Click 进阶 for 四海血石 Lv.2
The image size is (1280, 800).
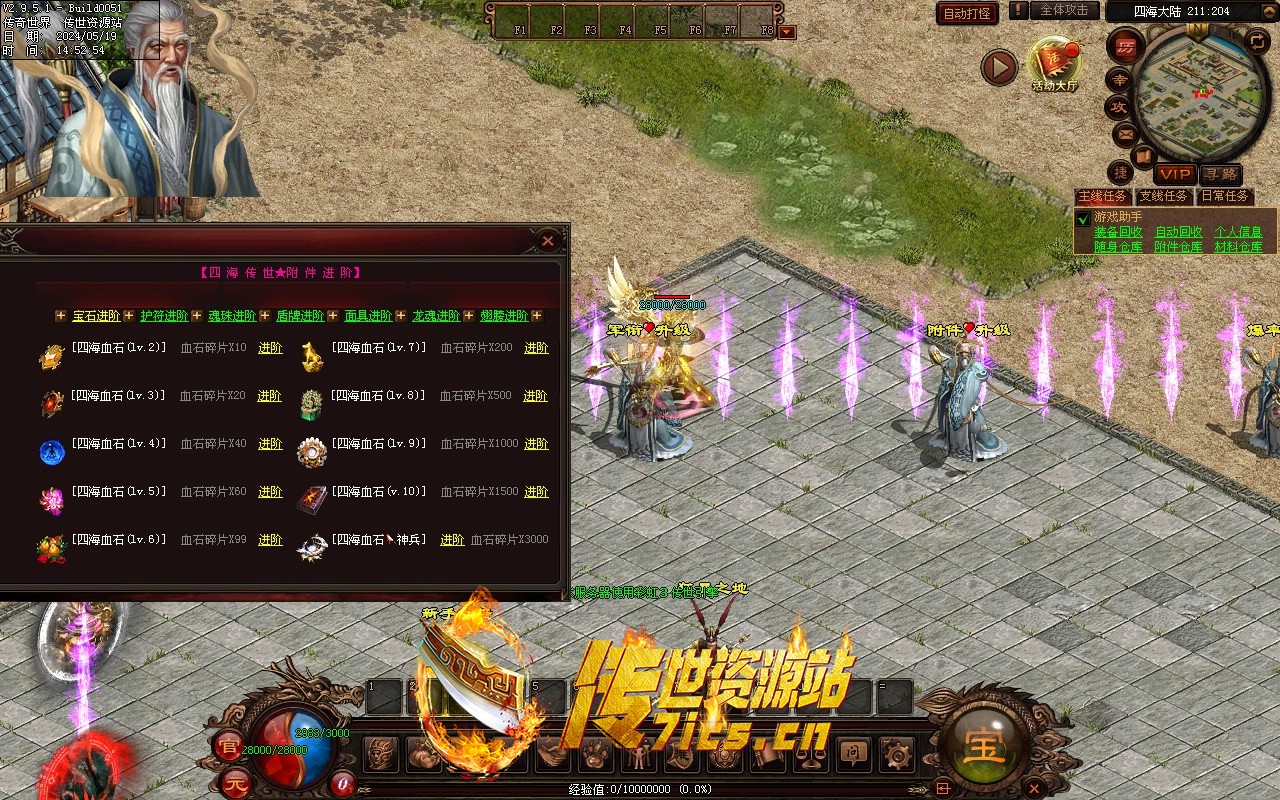[270, 348]
